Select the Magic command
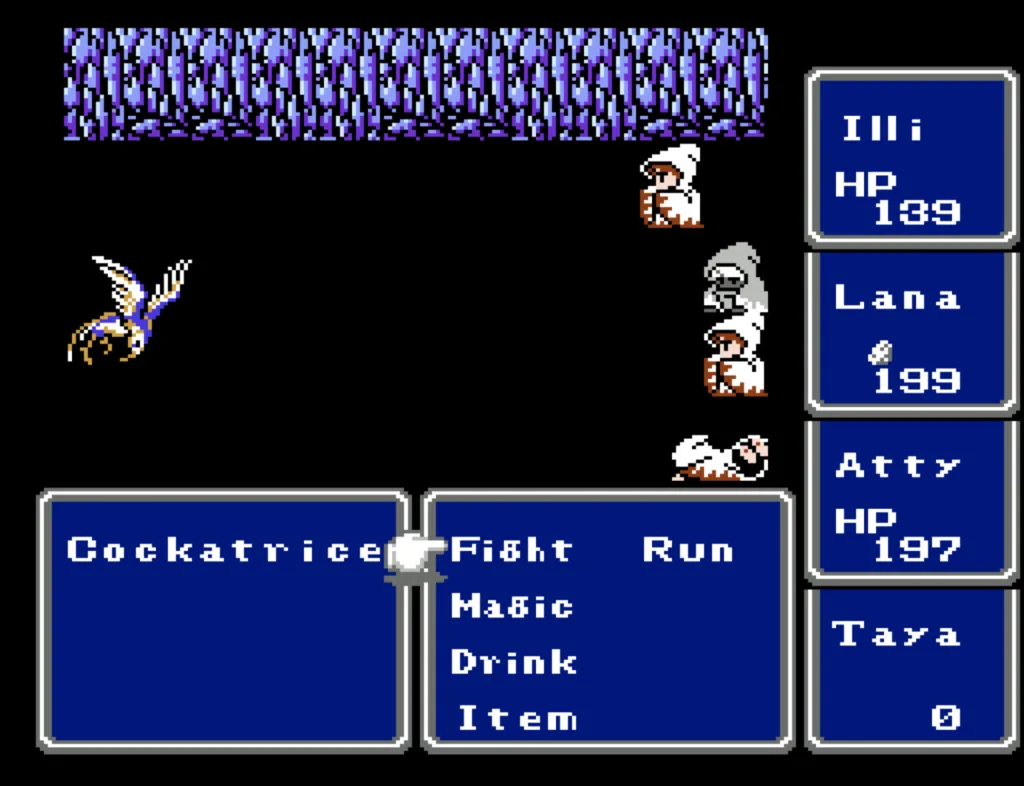Screen dimensions: 1024x786 pos(512,606)
